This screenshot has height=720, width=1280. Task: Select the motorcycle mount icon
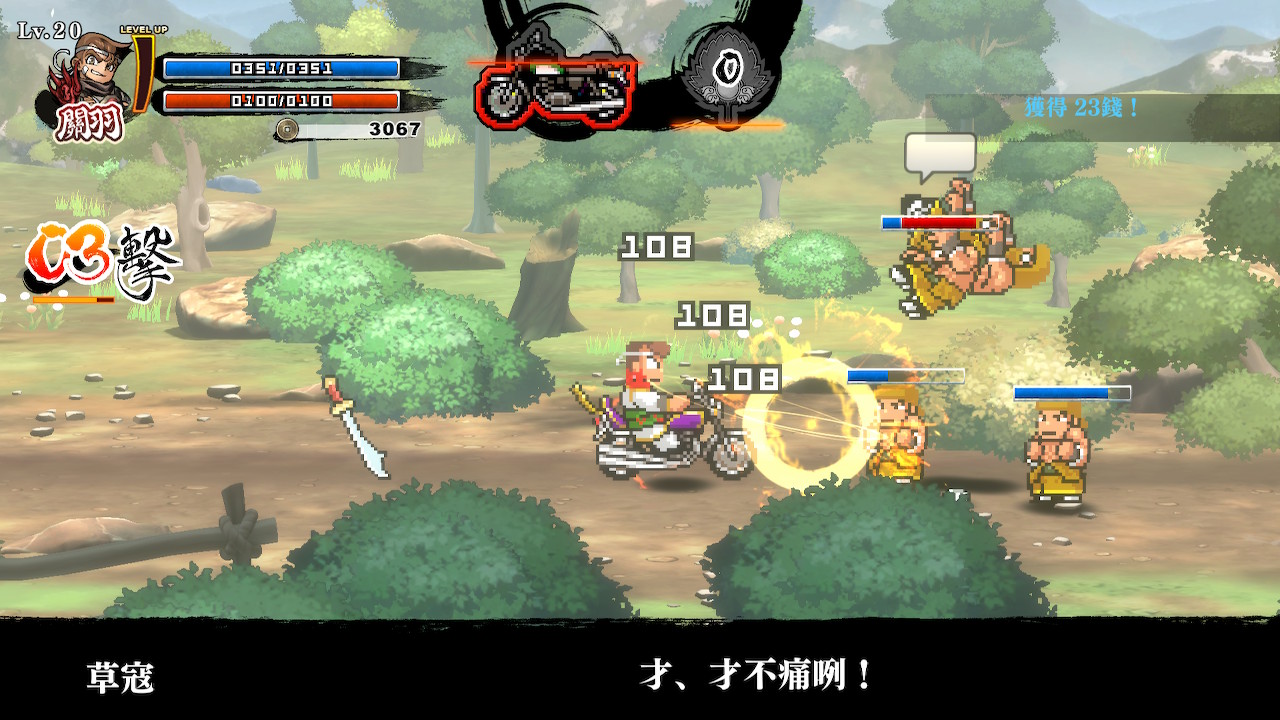tap(553, 88)
